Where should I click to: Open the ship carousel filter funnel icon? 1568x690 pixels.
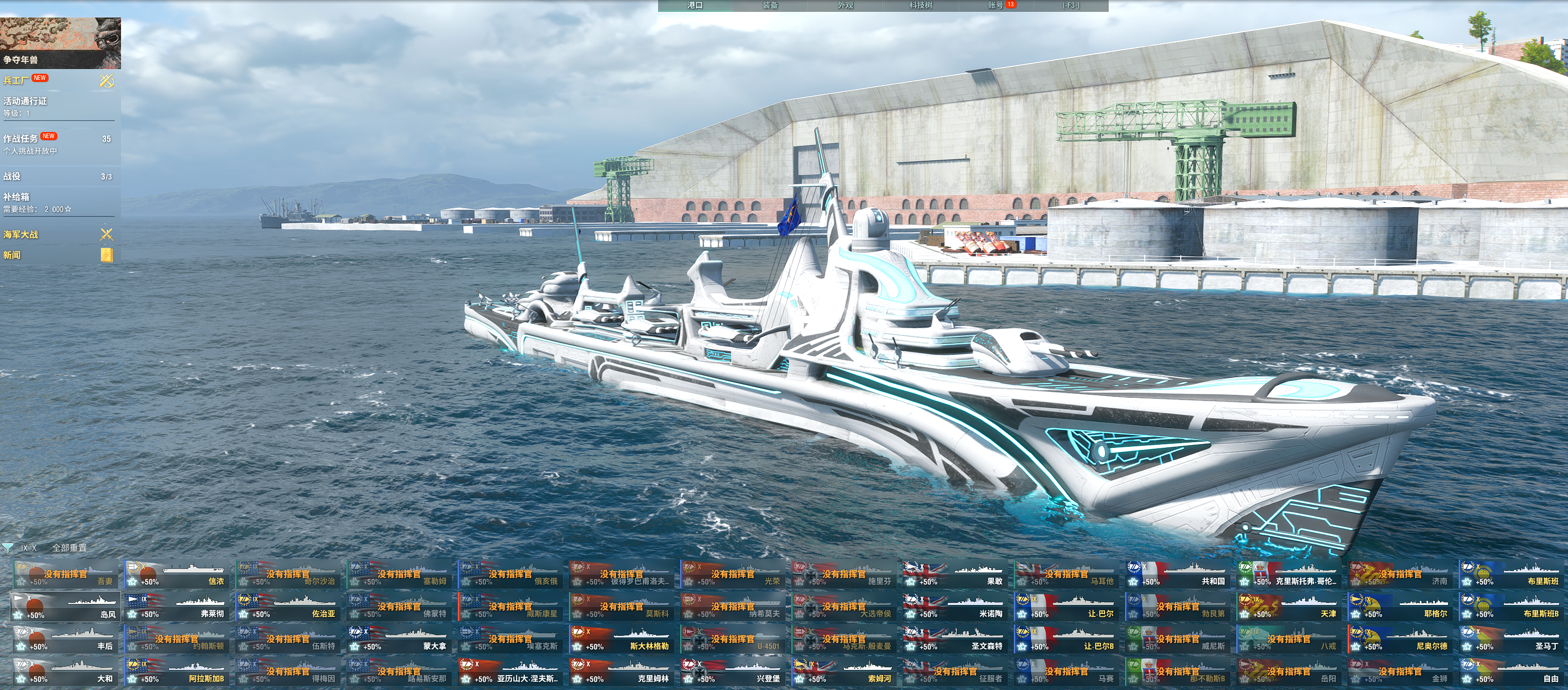(x=8, y=547)
